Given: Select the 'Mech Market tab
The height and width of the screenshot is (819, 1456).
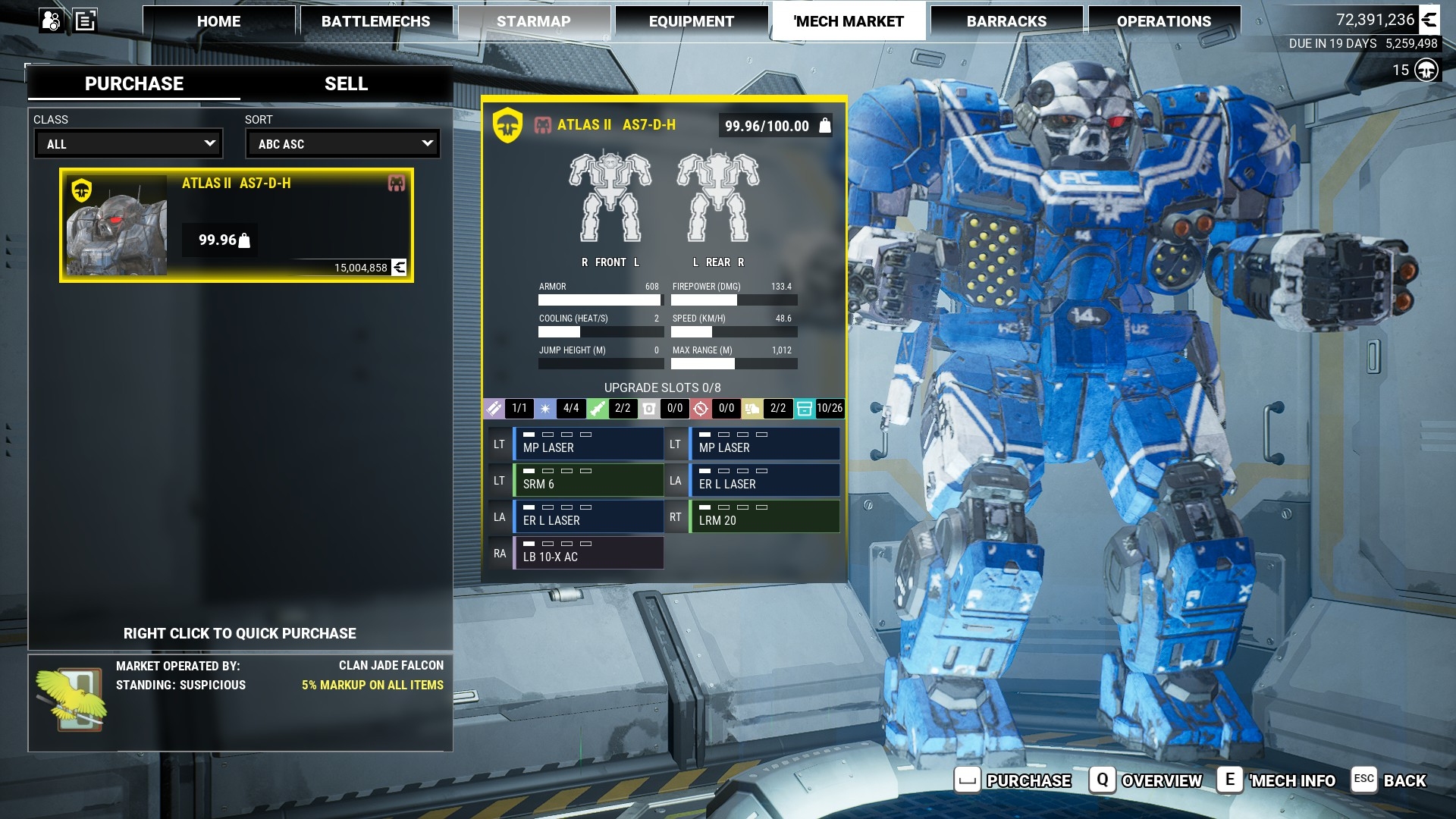Looking at the screenshot, I should point(849,21).
